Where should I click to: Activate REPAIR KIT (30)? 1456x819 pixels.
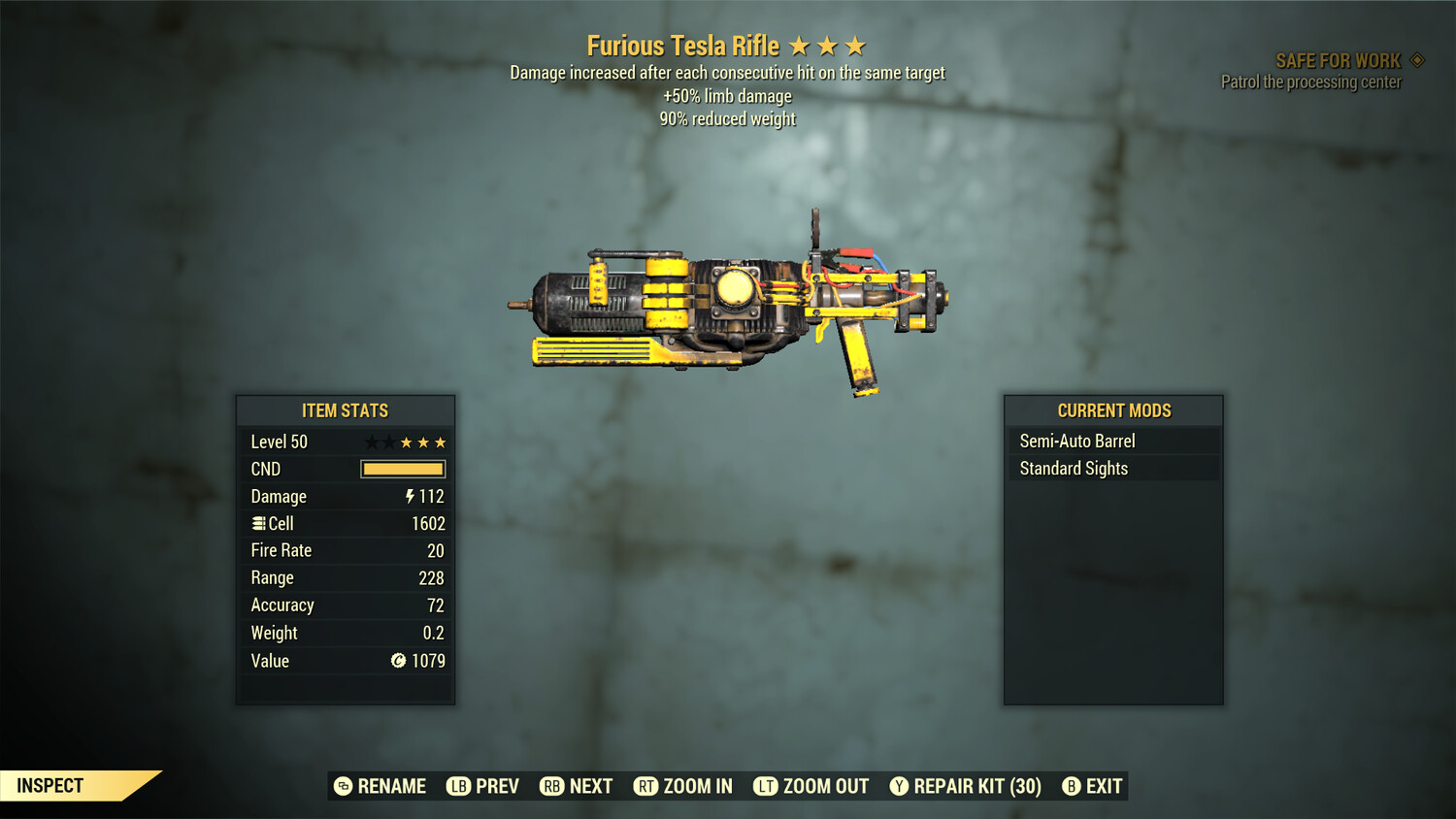pyautogui.click(x=975, y=786)
